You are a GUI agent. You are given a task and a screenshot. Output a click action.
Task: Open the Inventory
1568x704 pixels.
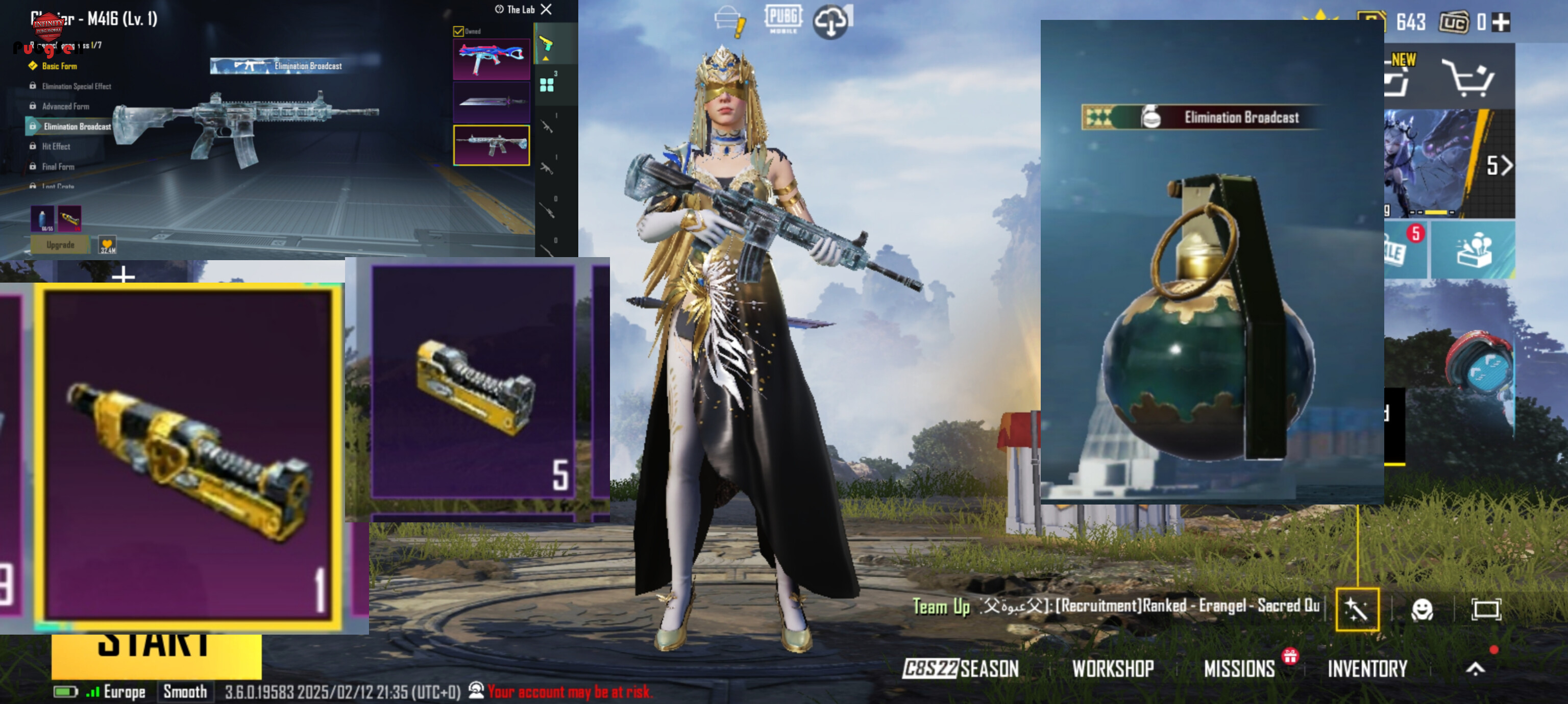pos(1367,669)
